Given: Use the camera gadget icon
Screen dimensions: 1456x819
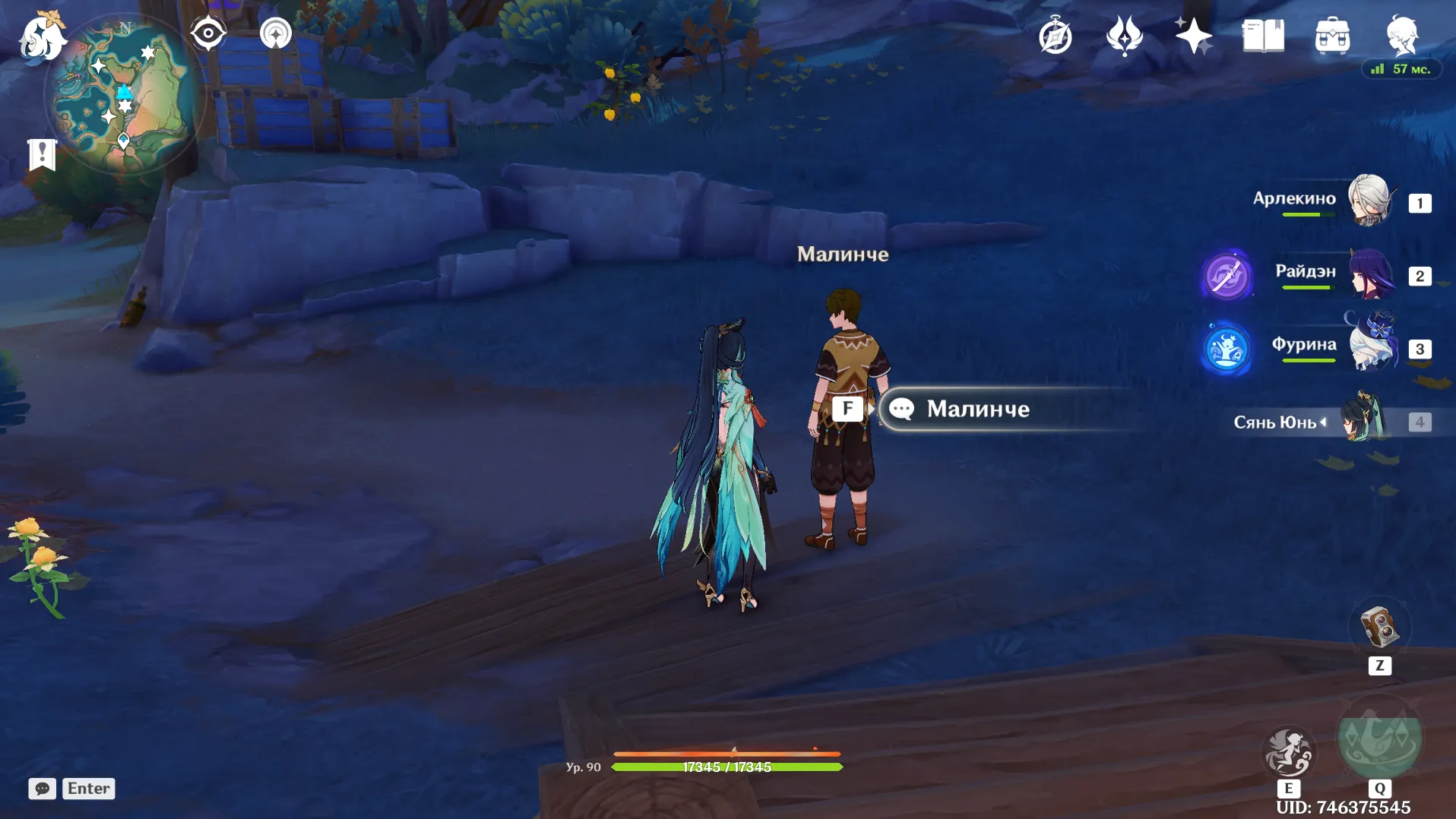Looking at the screenshot, I should click(1379, 628).
